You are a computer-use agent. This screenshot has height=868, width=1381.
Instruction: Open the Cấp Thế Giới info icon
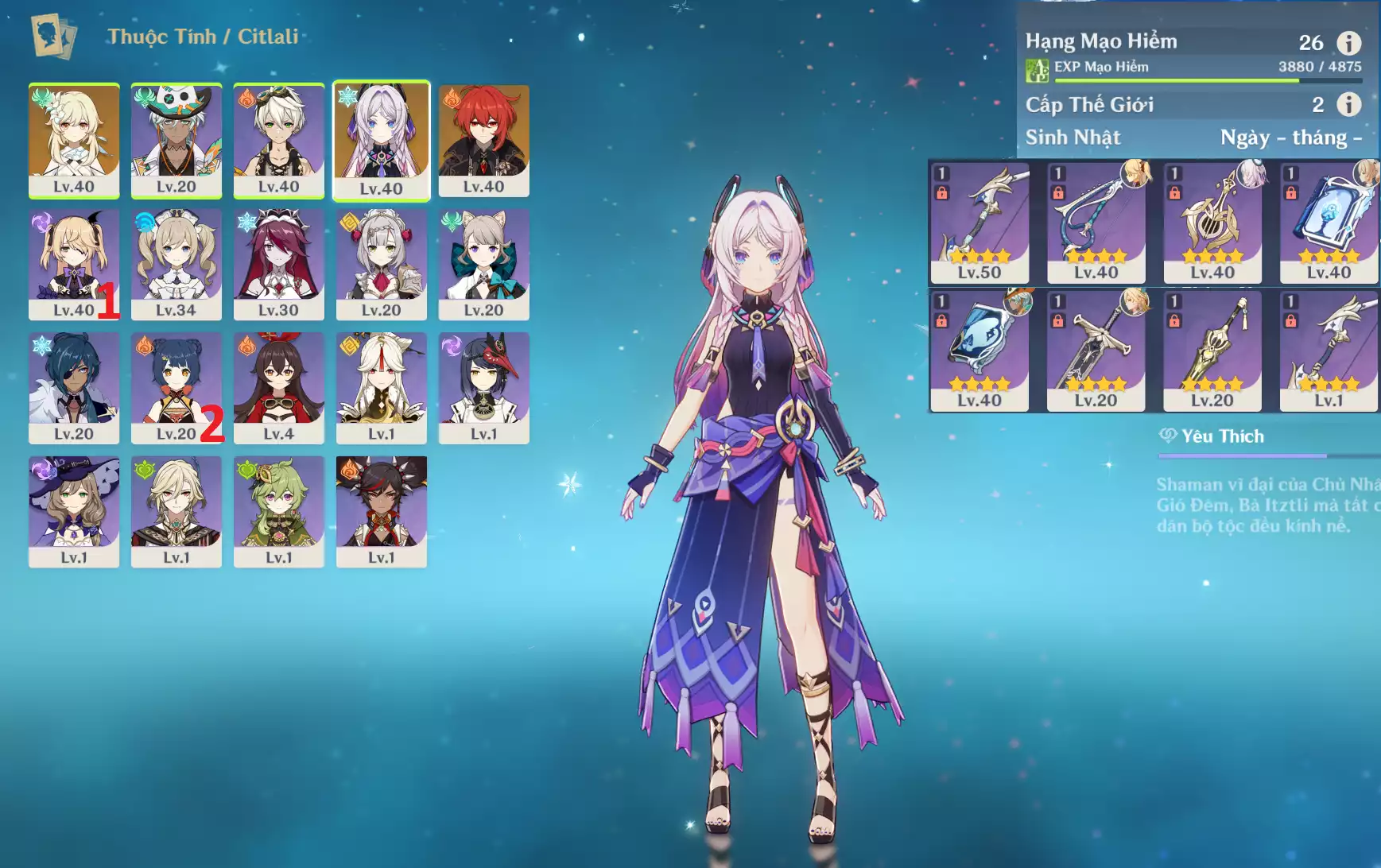[x=1348, y=104]
